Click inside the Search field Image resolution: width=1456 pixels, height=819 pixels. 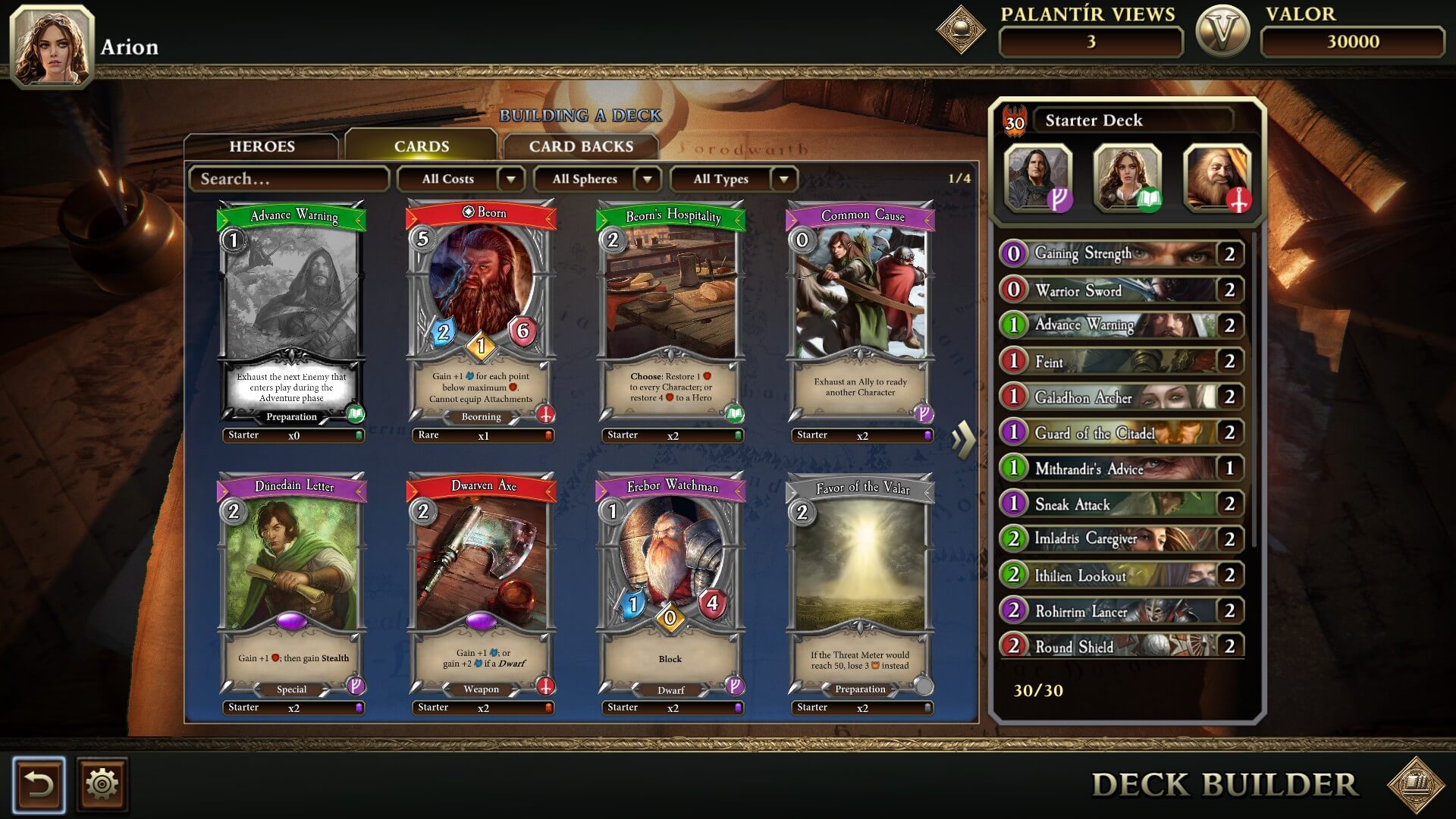pos(288,179)
